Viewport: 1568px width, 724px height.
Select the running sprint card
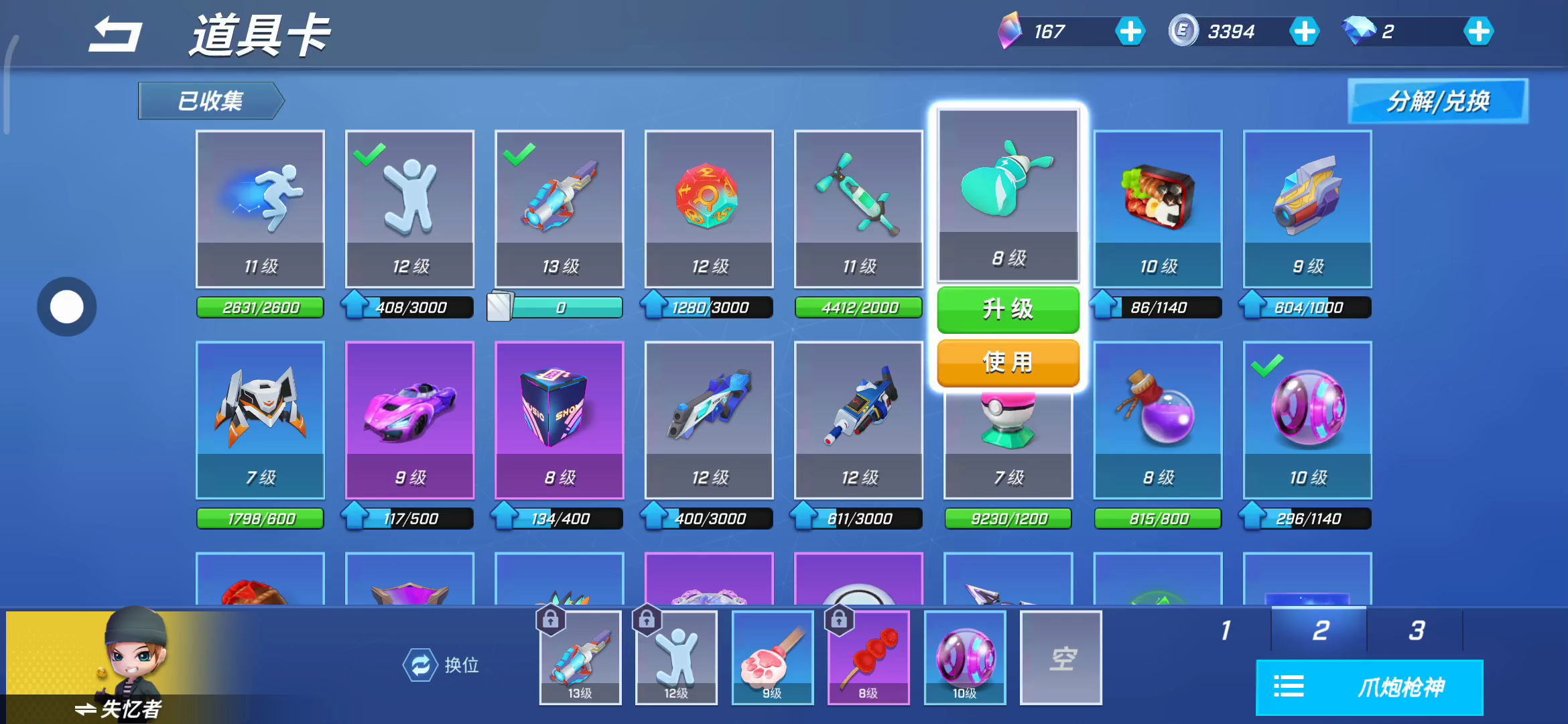pyautogui.click(x=260, y=208)
